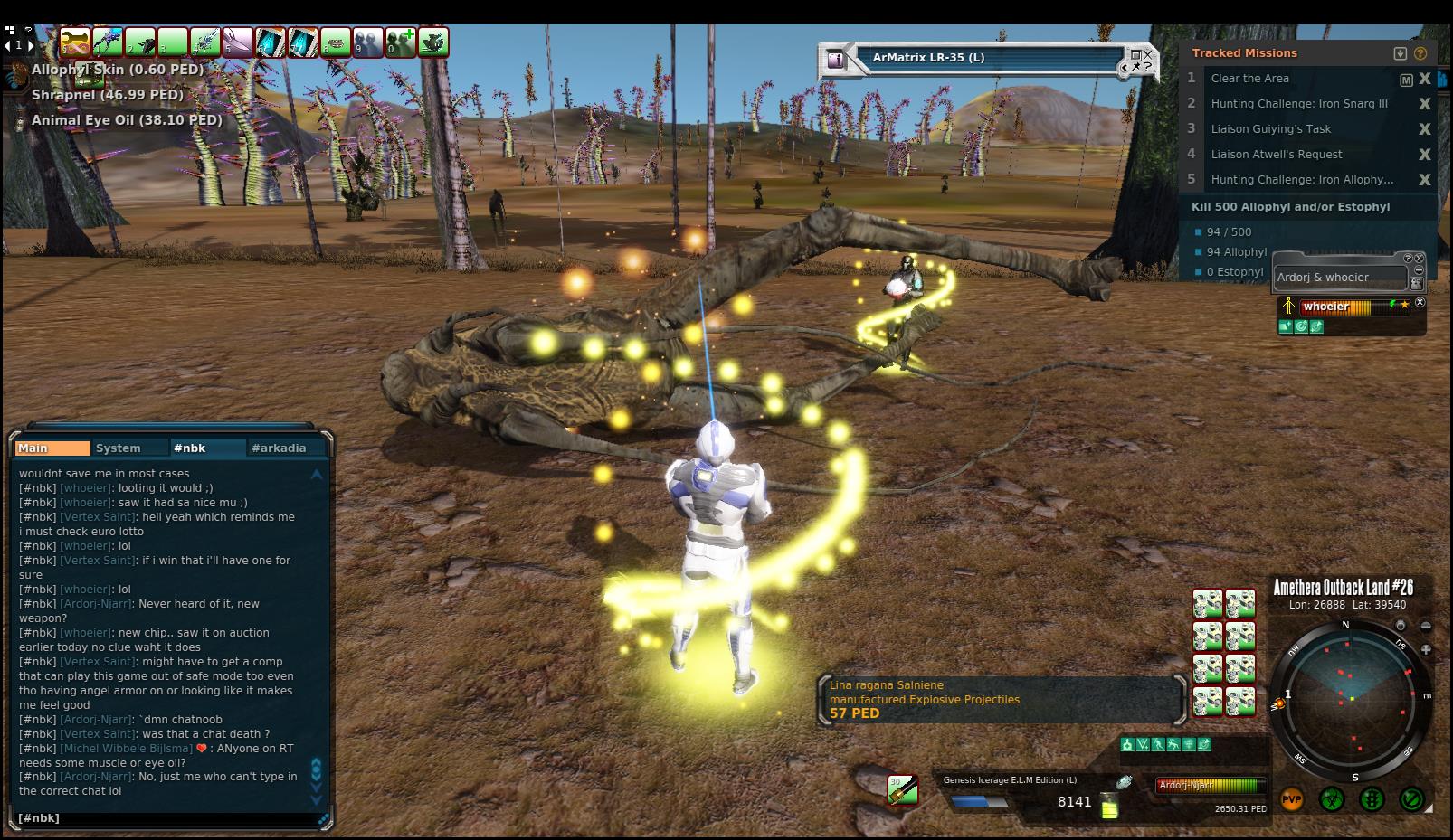1453x840 pixels.
Task: Close the Ardorj & whoeier team panel
Action: 1419,259
